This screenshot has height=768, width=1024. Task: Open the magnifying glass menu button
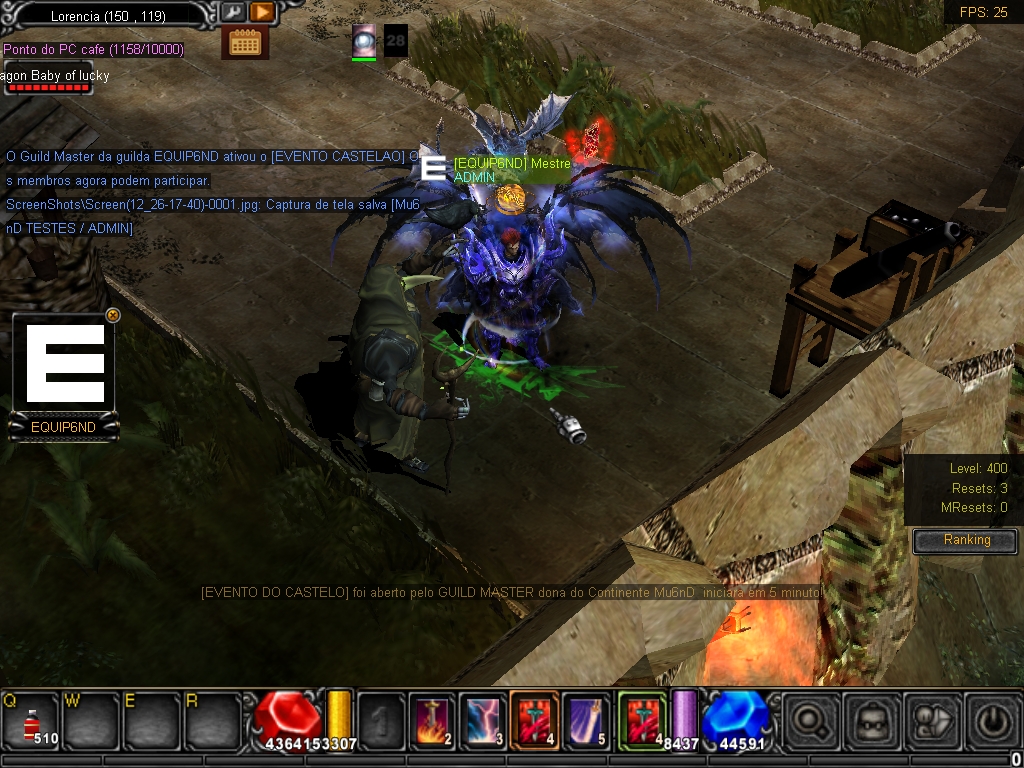pos(811,720)
